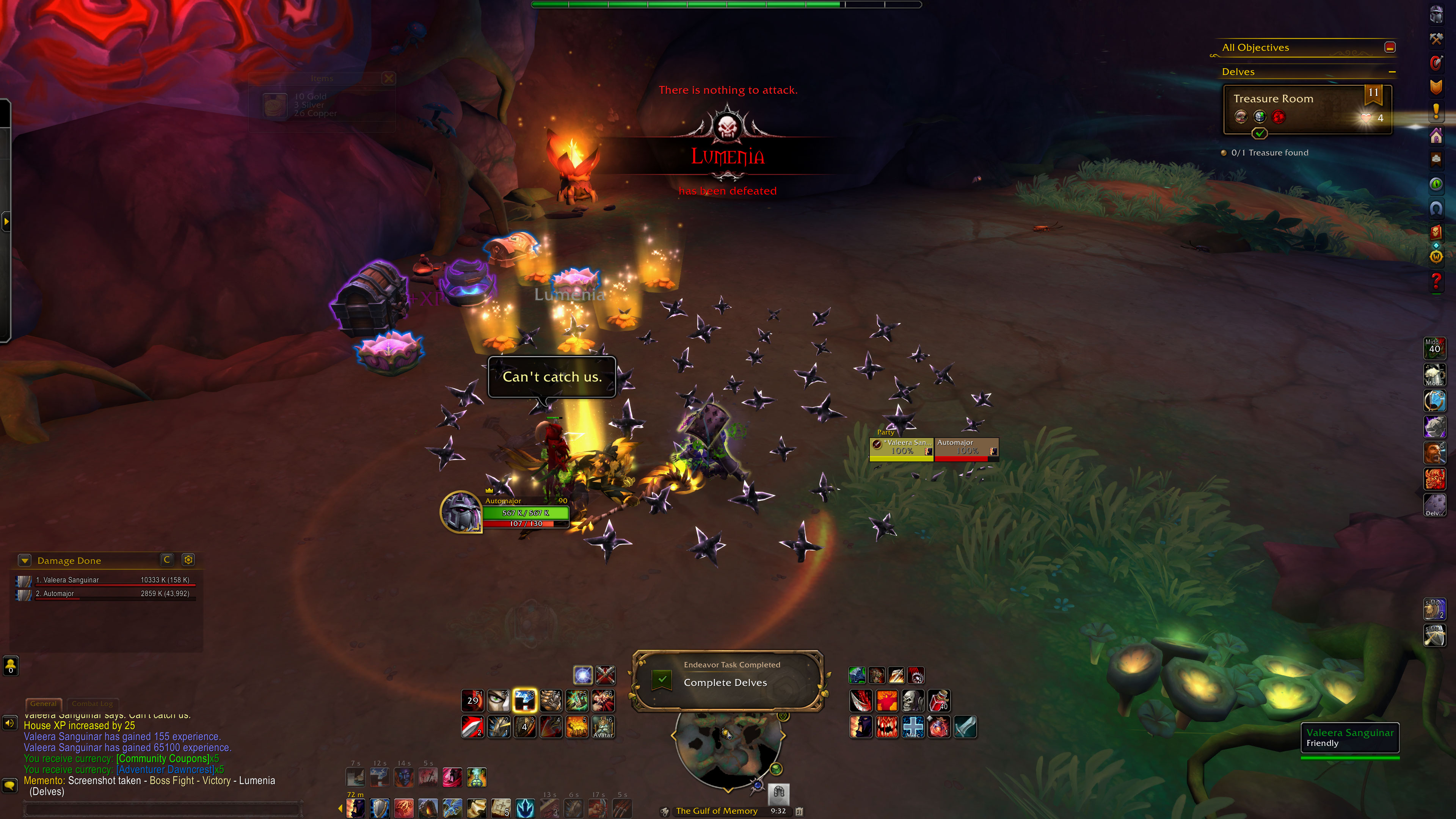Use the red health potion with 40 charges
The height and width of the screenshot is (819, 1456).
click(939, 701)
